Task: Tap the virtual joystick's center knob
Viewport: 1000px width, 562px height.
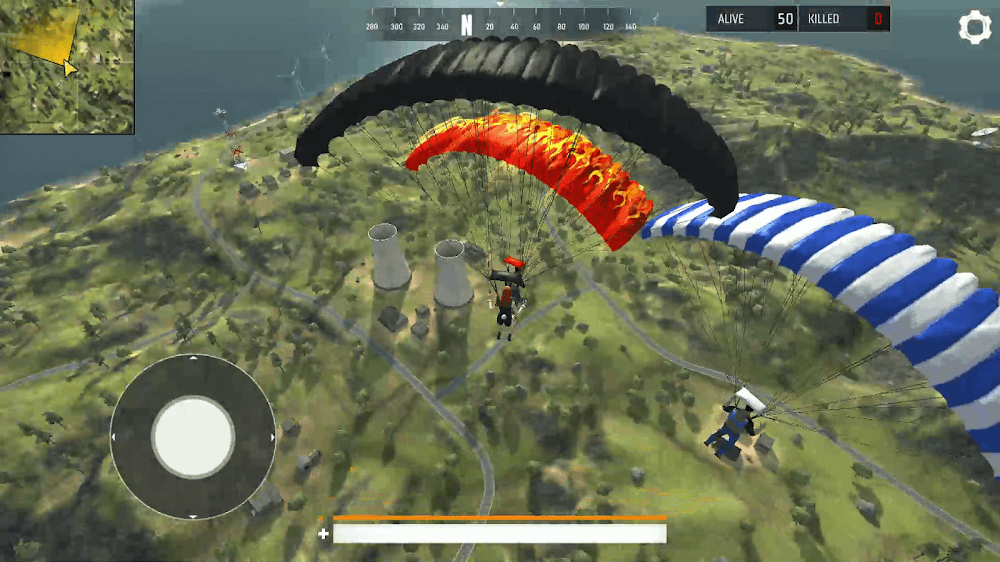Action: [193, 437]
